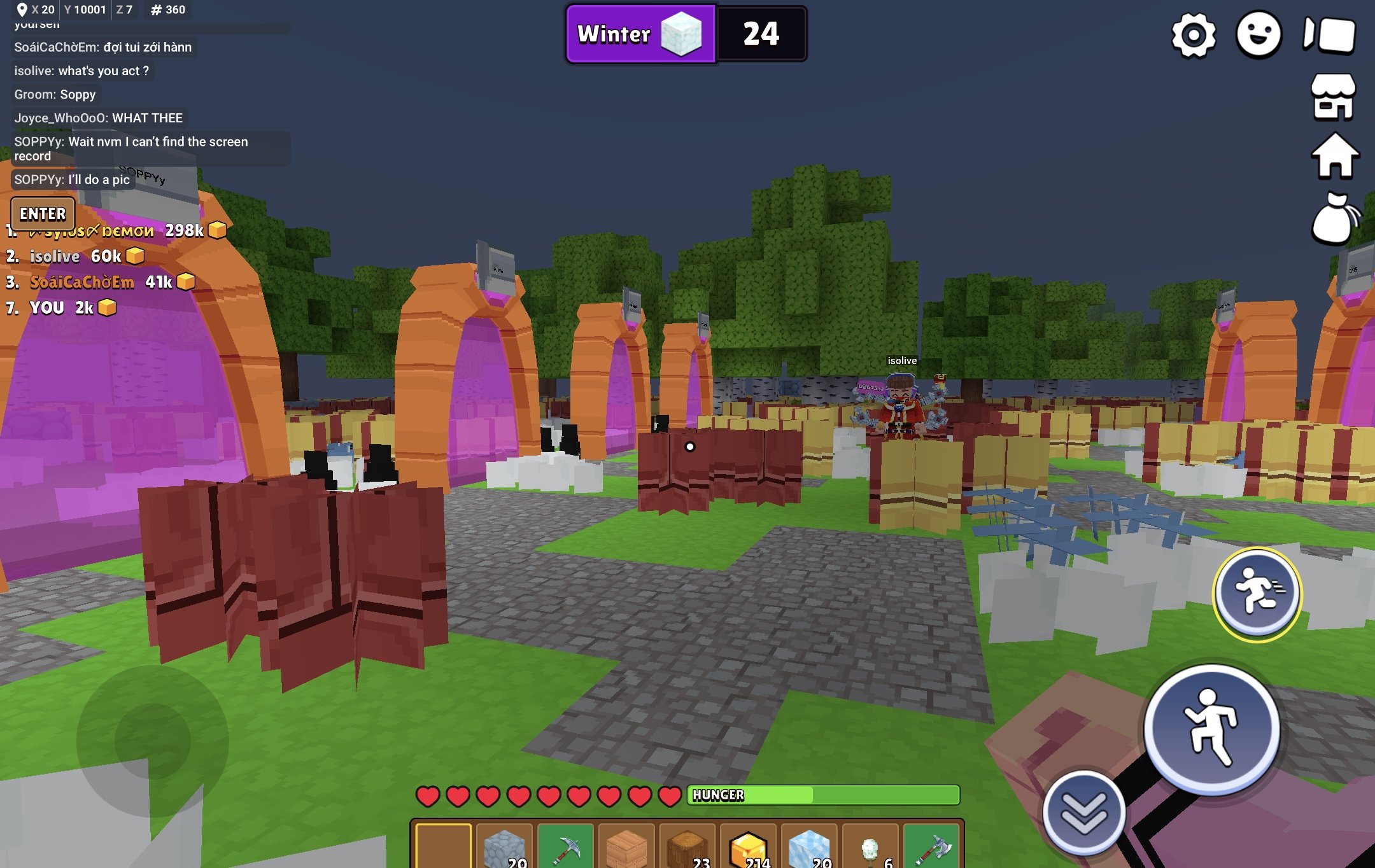Tap the home house icon
The height and width of the screenshot is (868, 1375).
1335,156
